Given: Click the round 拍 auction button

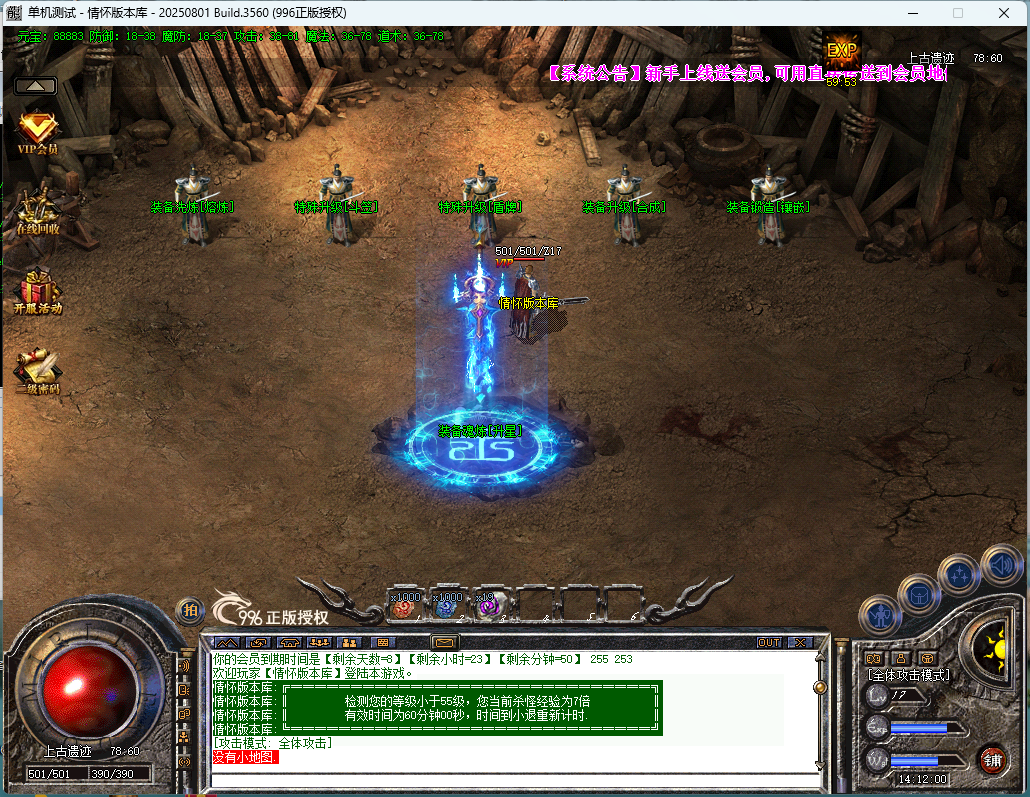Looking at the screenshot, I should tap(189, 610).
